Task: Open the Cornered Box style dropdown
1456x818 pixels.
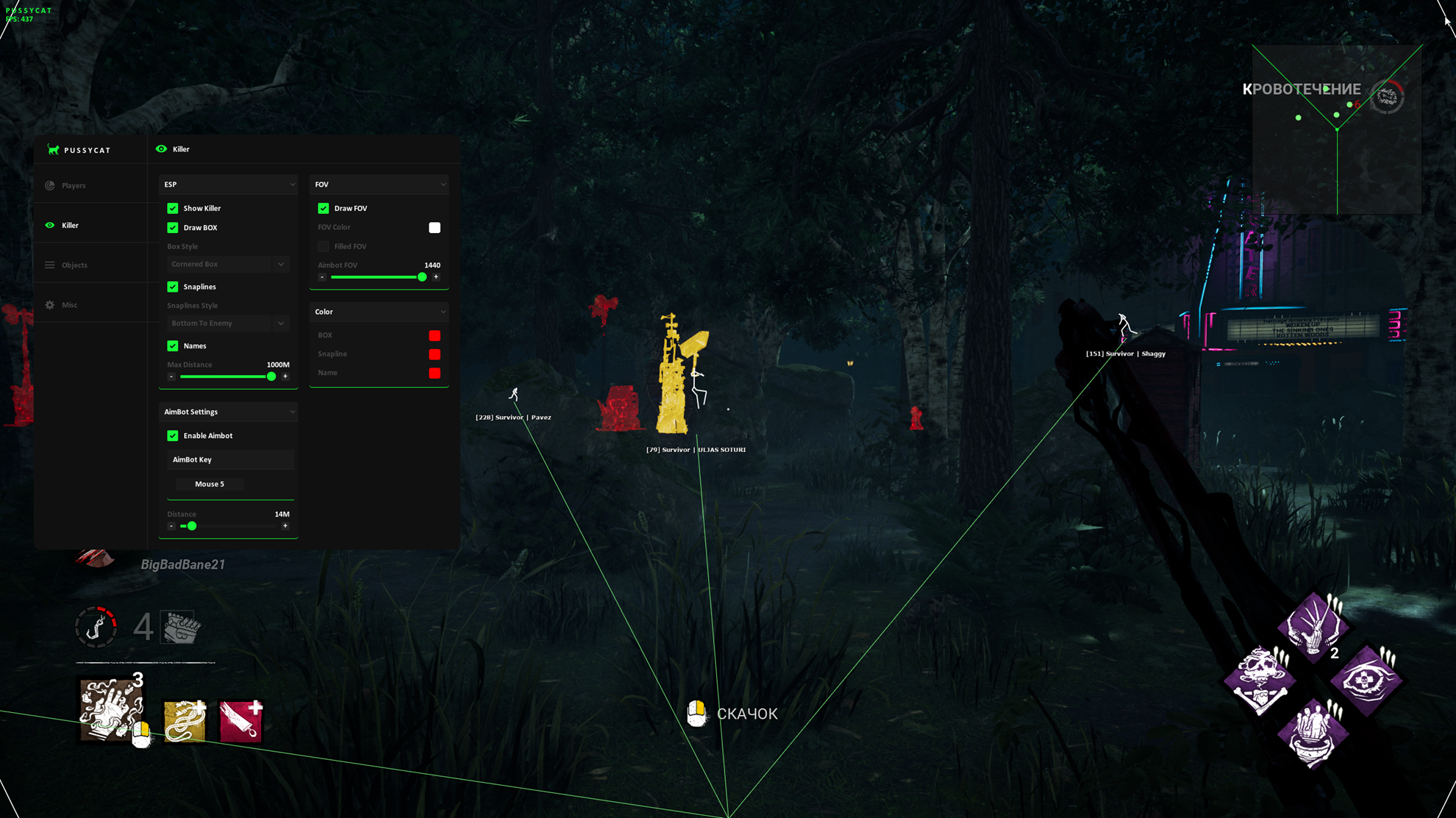Action: (x=227, y=264)
